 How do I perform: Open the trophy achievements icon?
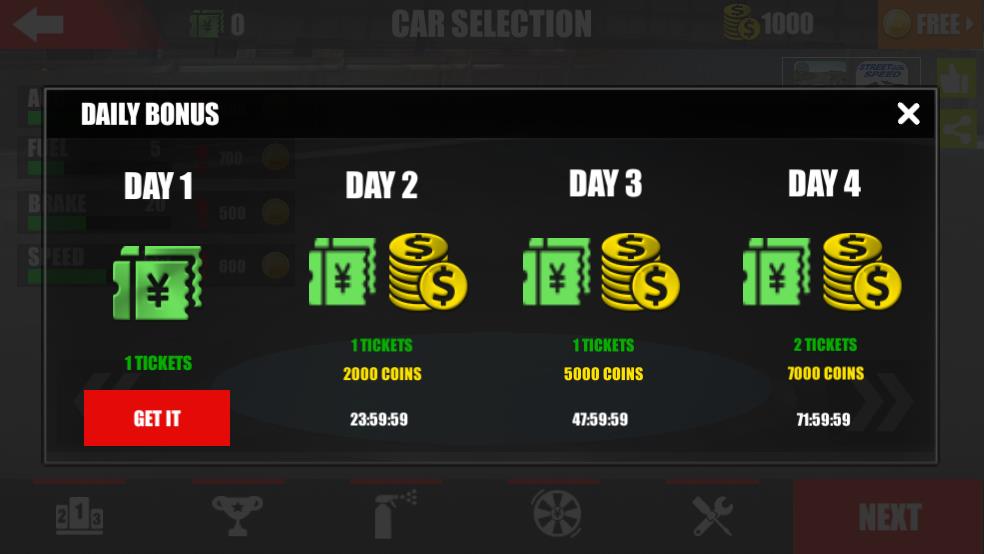click(x=237, y=516)
